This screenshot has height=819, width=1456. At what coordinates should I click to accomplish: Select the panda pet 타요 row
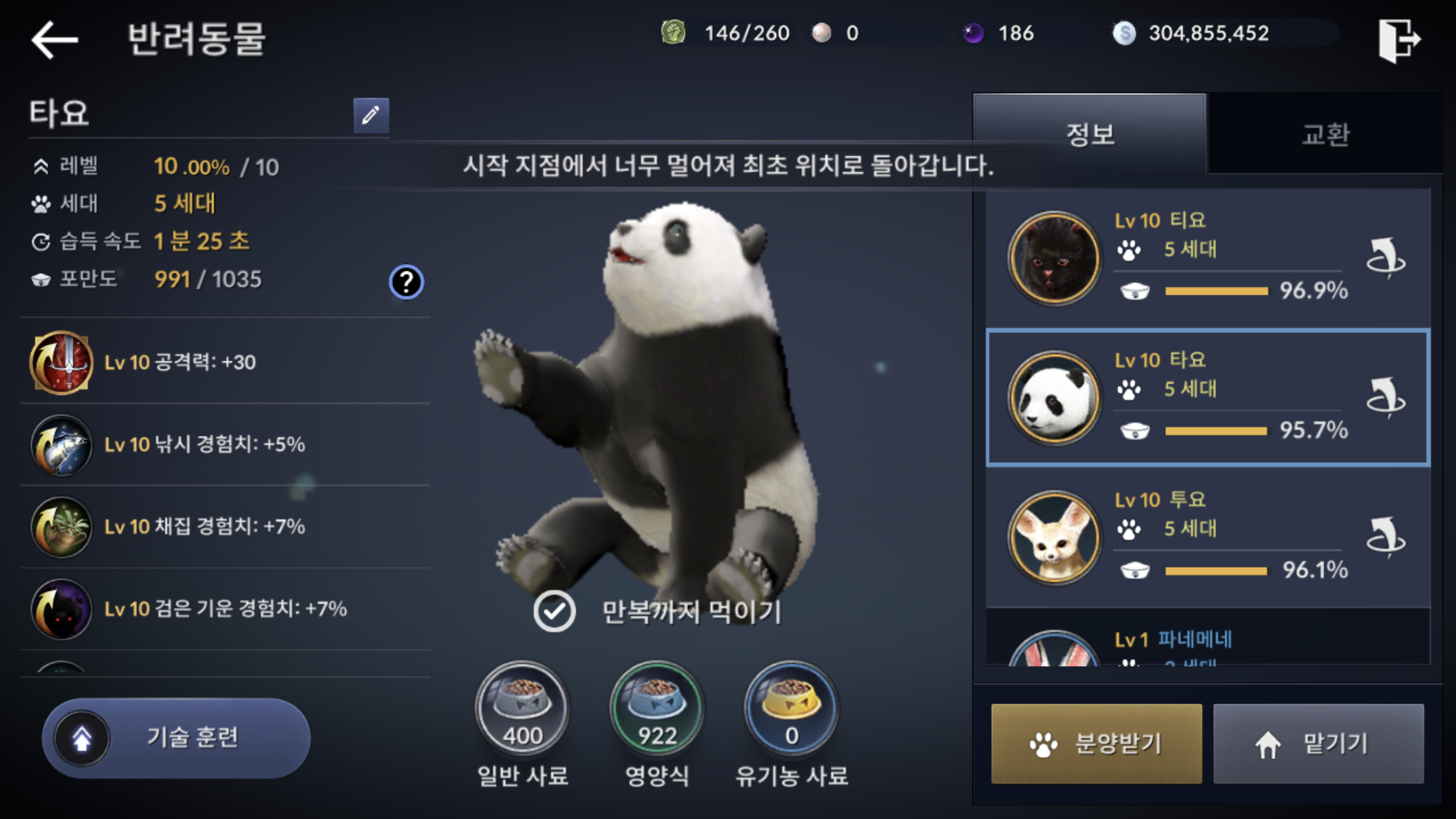[1207, 398]
